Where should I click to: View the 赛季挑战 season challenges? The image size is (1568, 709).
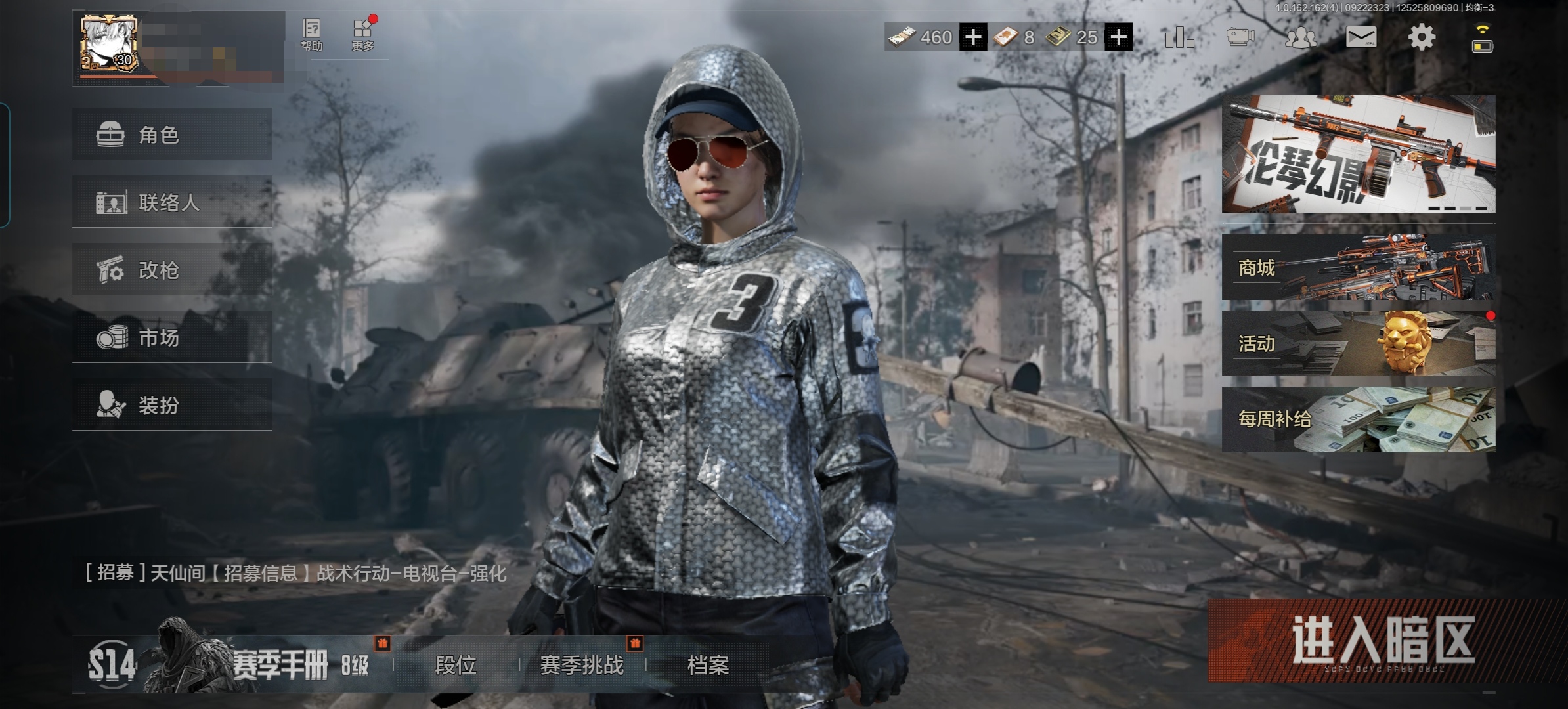[x=582, y=665]
